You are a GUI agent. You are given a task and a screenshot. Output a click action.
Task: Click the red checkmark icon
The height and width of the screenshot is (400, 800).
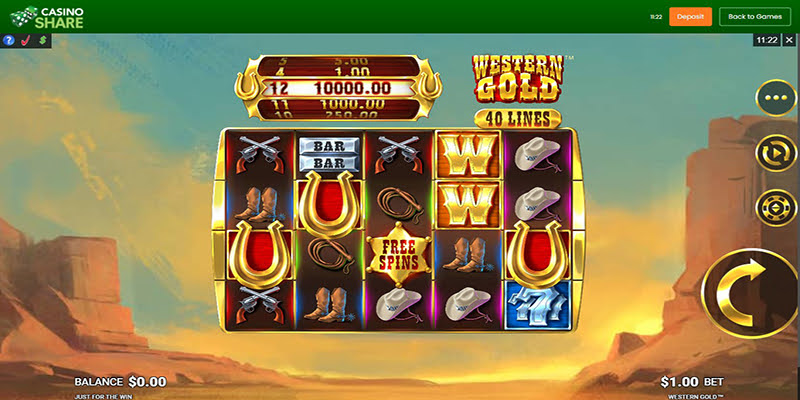click(27, 41)
